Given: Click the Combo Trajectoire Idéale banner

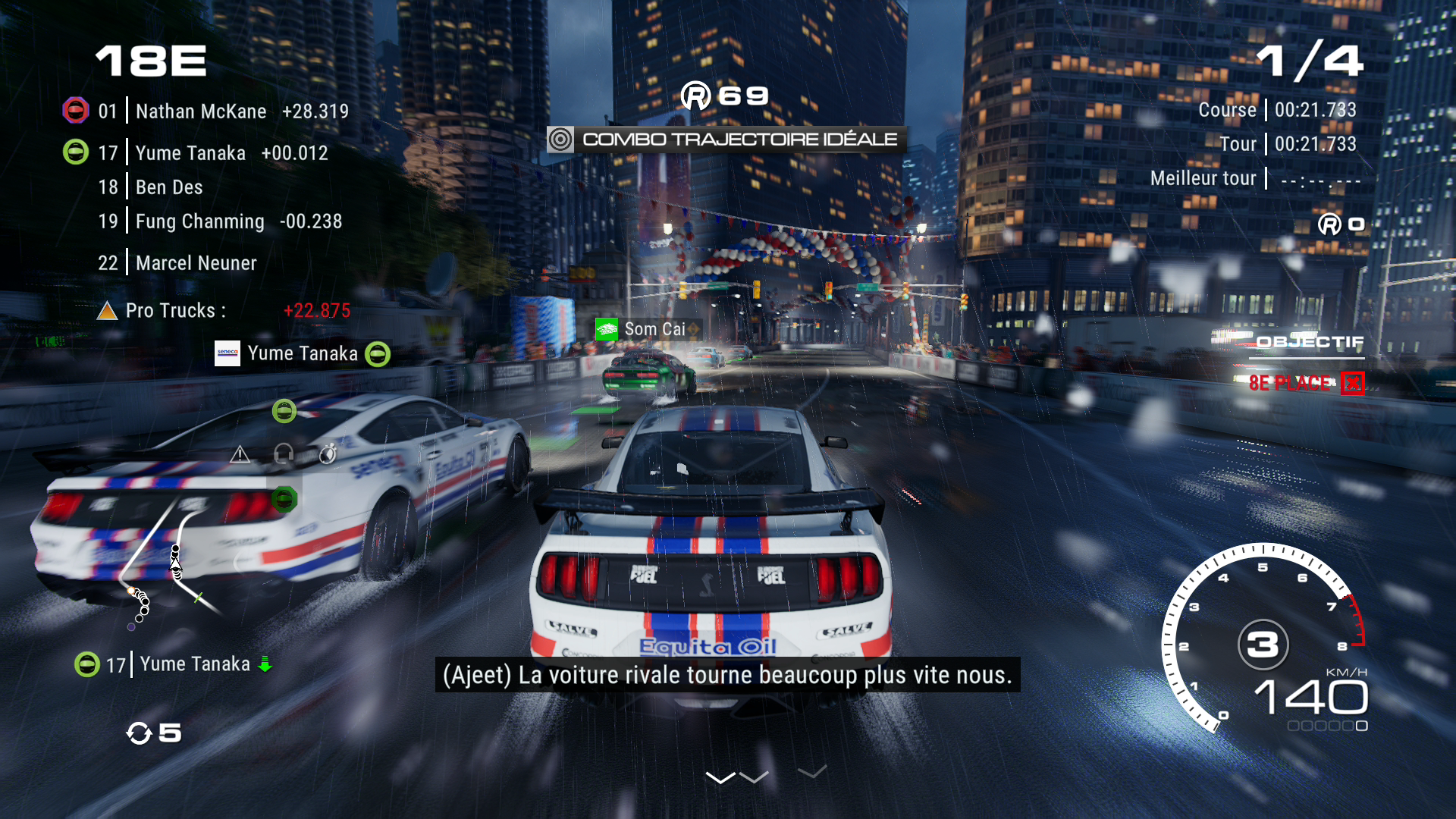Looking at the screenshot, I should 726,140.
